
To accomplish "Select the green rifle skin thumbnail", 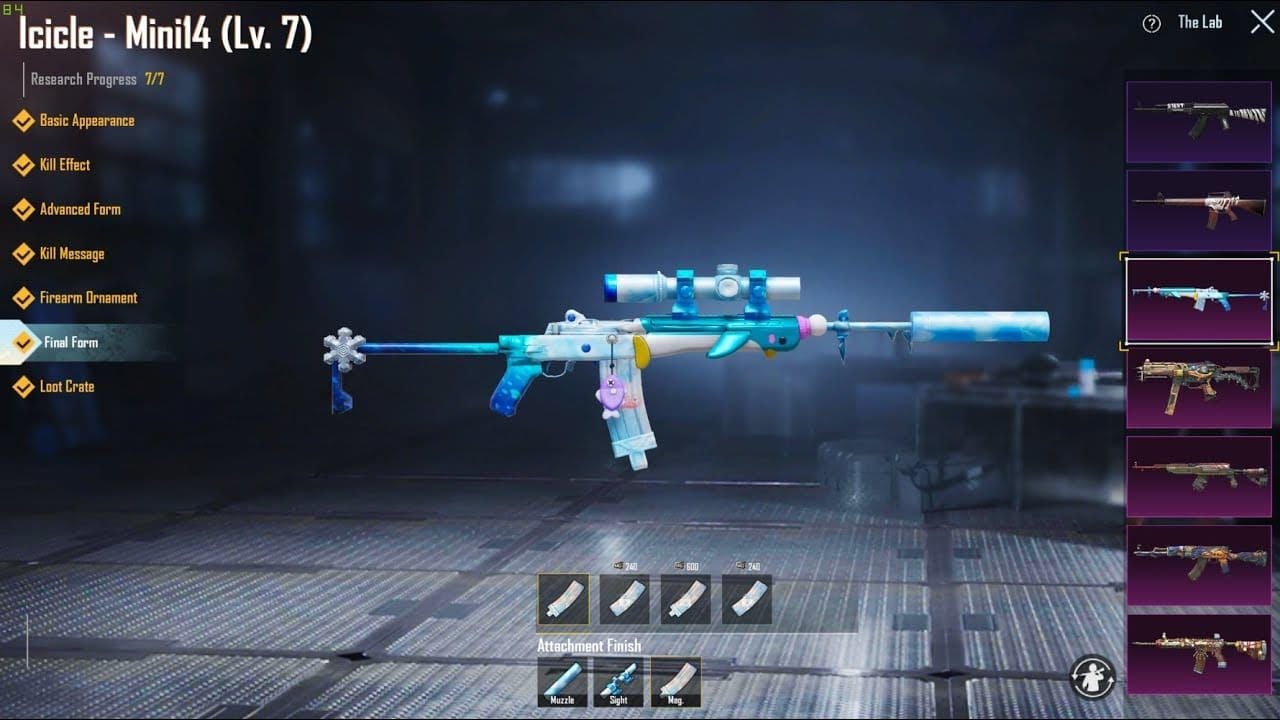I will click(x=1199, y=476).
